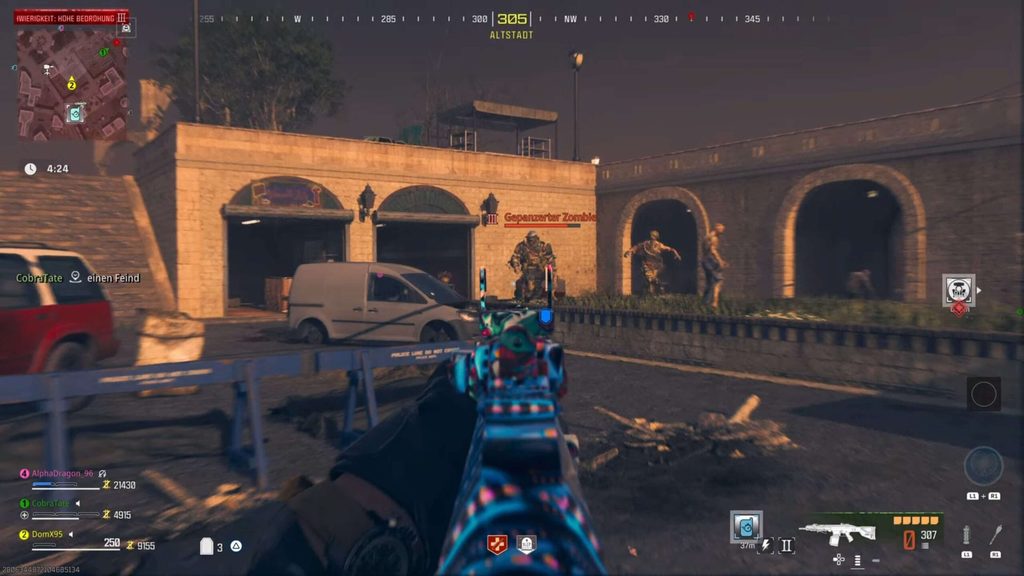Choose the throwing knife lethal slot

(x=996, y=534)
